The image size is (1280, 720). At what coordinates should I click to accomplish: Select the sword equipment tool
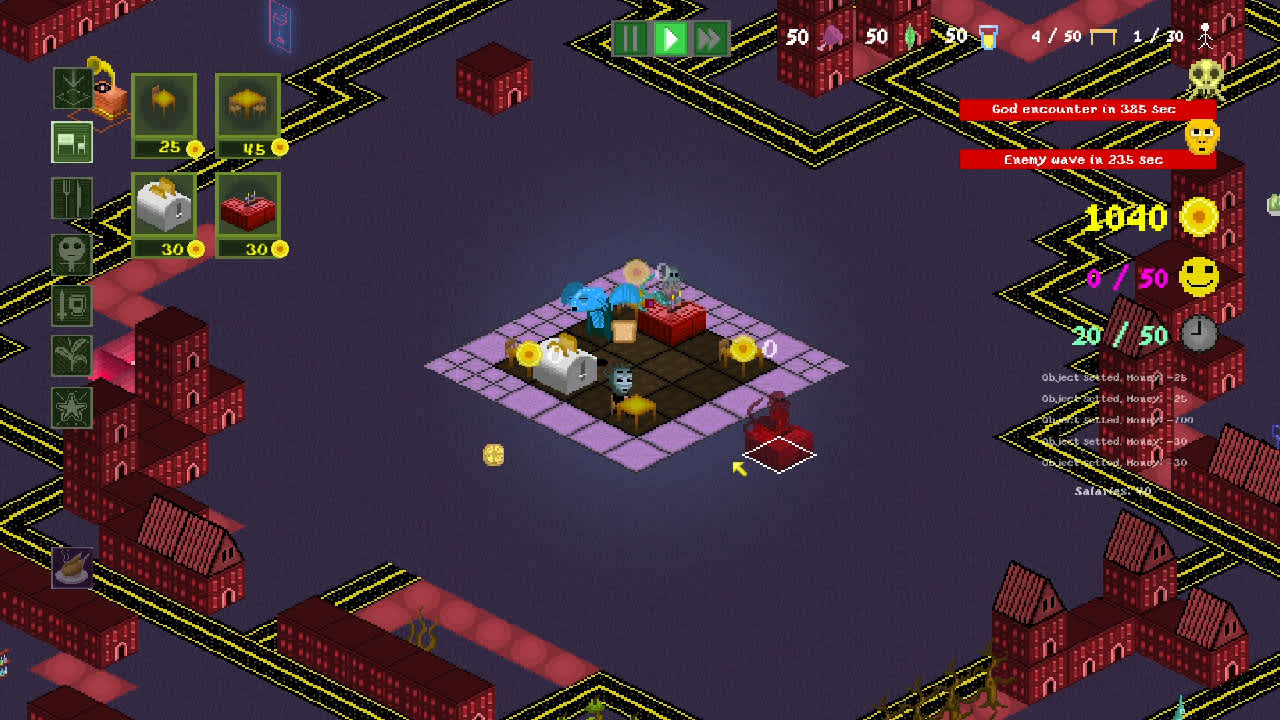point(70,305)
